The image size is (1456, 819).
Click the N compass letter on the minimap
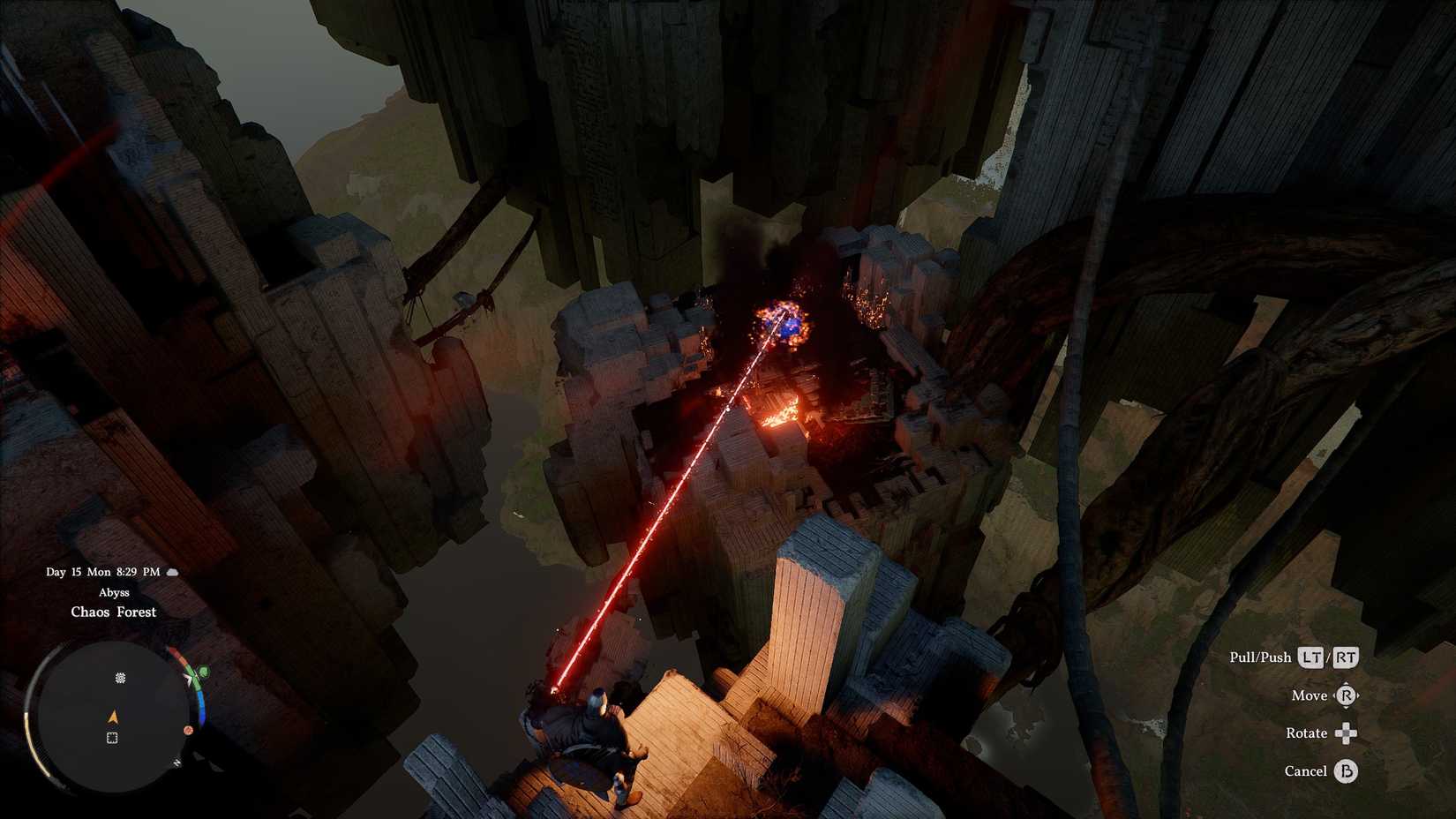[x=177, y=763]
